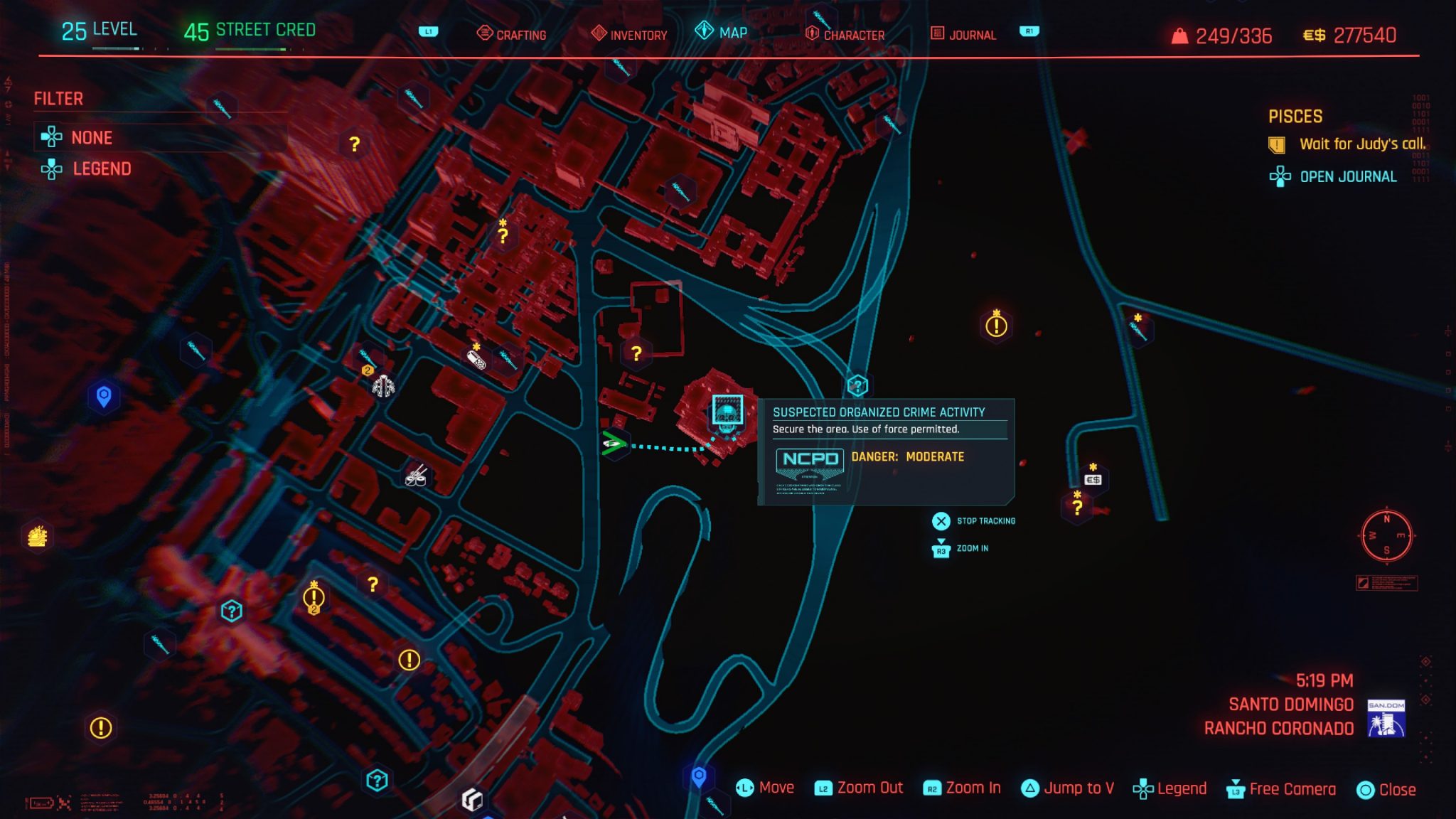Select the orange flame marker

[x=37, y=536]
